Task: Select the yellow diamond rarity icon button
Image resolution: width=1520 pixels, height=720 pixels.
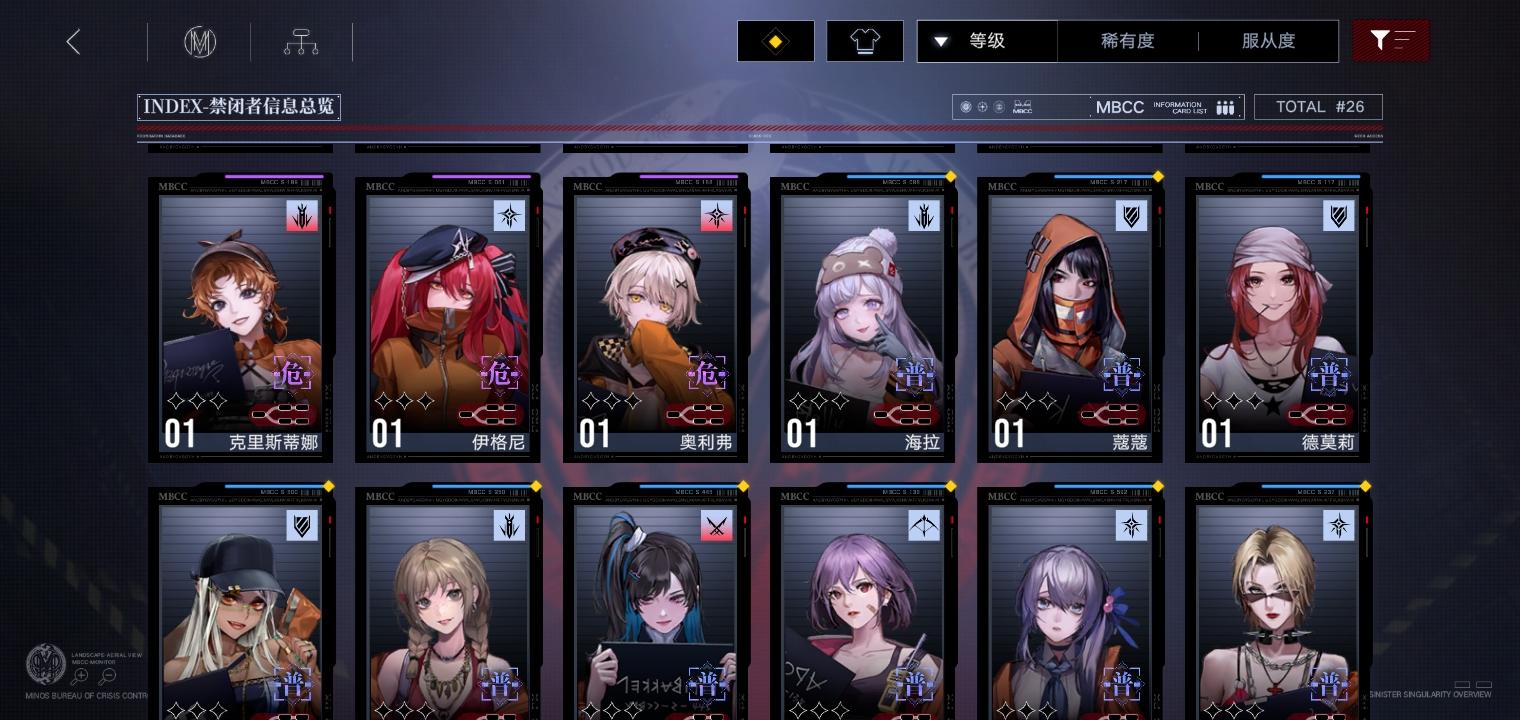Action: (775, 41)
